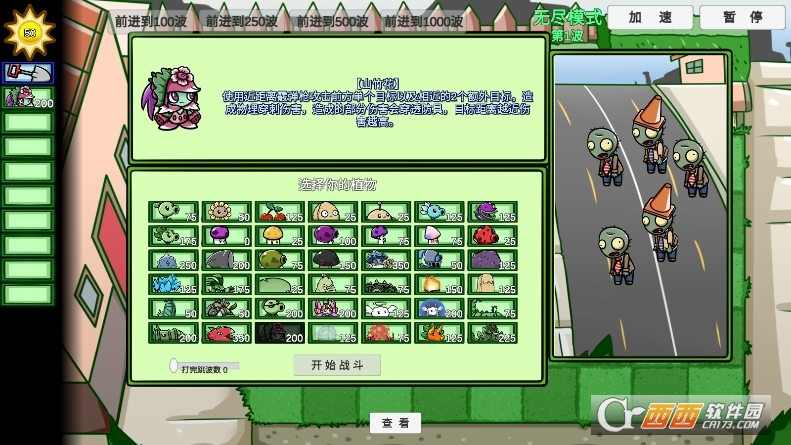The width and height of the screenshot is (791, 445).
Task: Advance to wave 100
Action: point(150,21)
